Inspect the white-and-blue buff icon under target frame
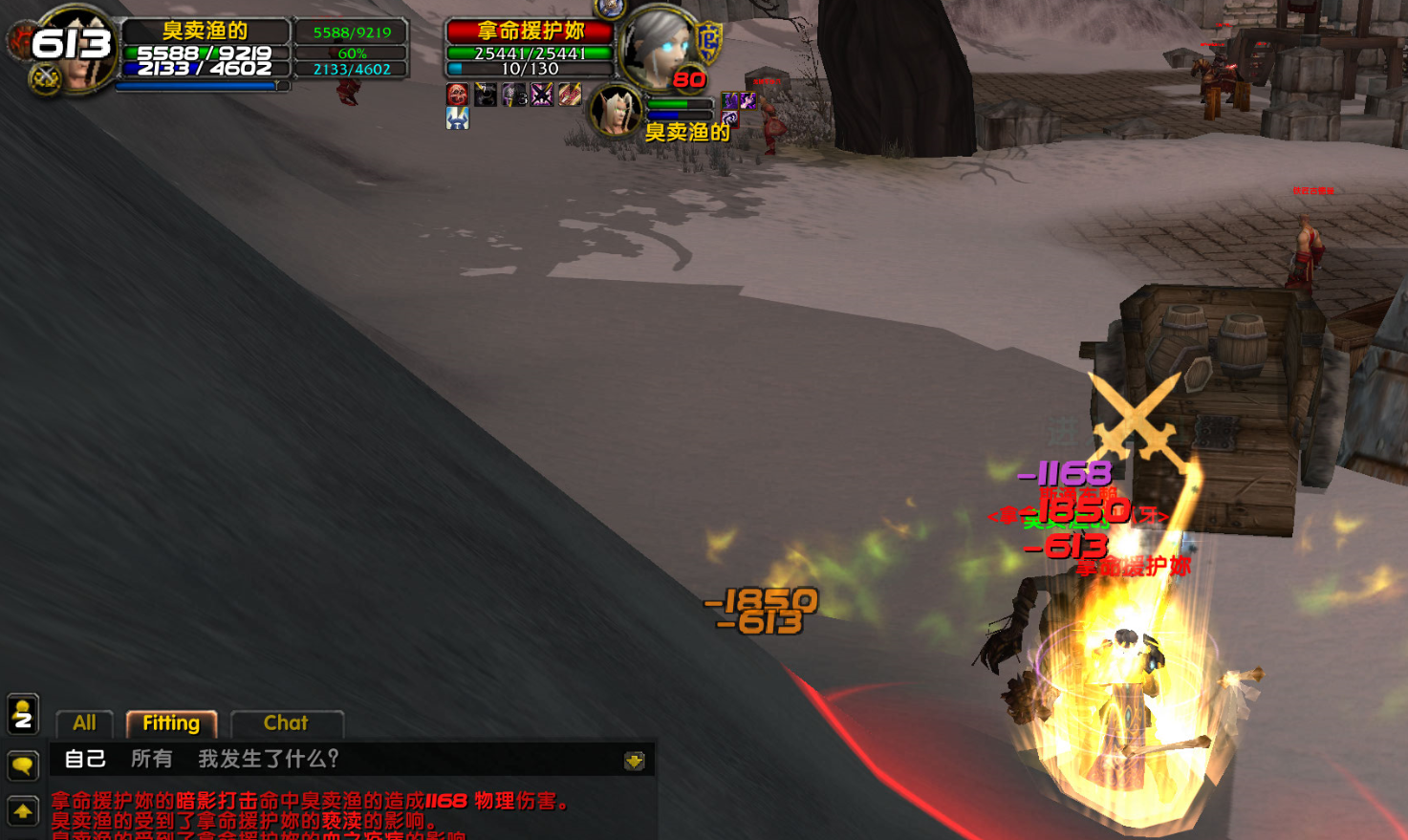Image resolution: width=1408 pixels, height=840 pixels. pos(458,118)
